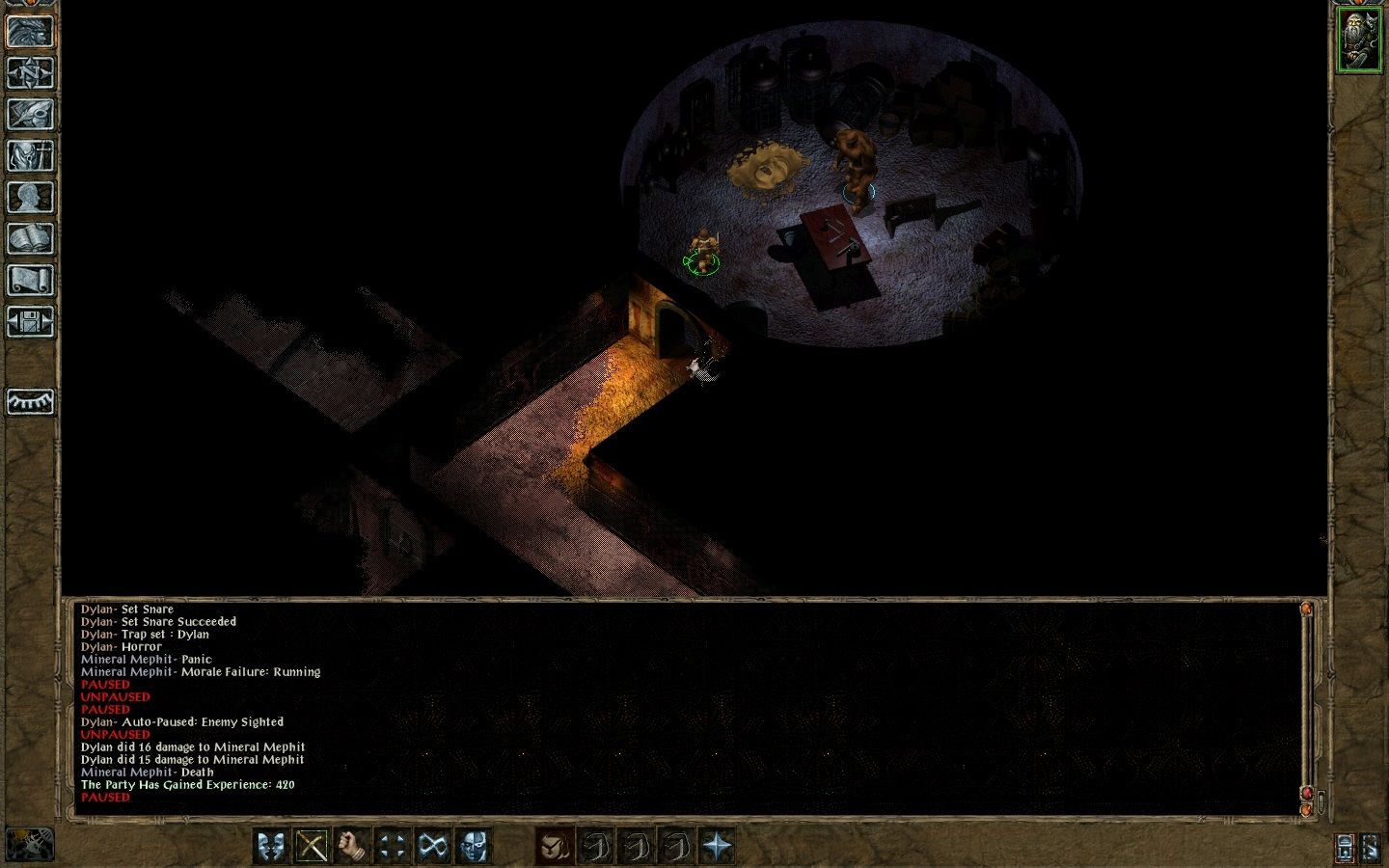Toggle pause with the gear clock button
Screen dimensions: 1389x868
click(29, 845)
